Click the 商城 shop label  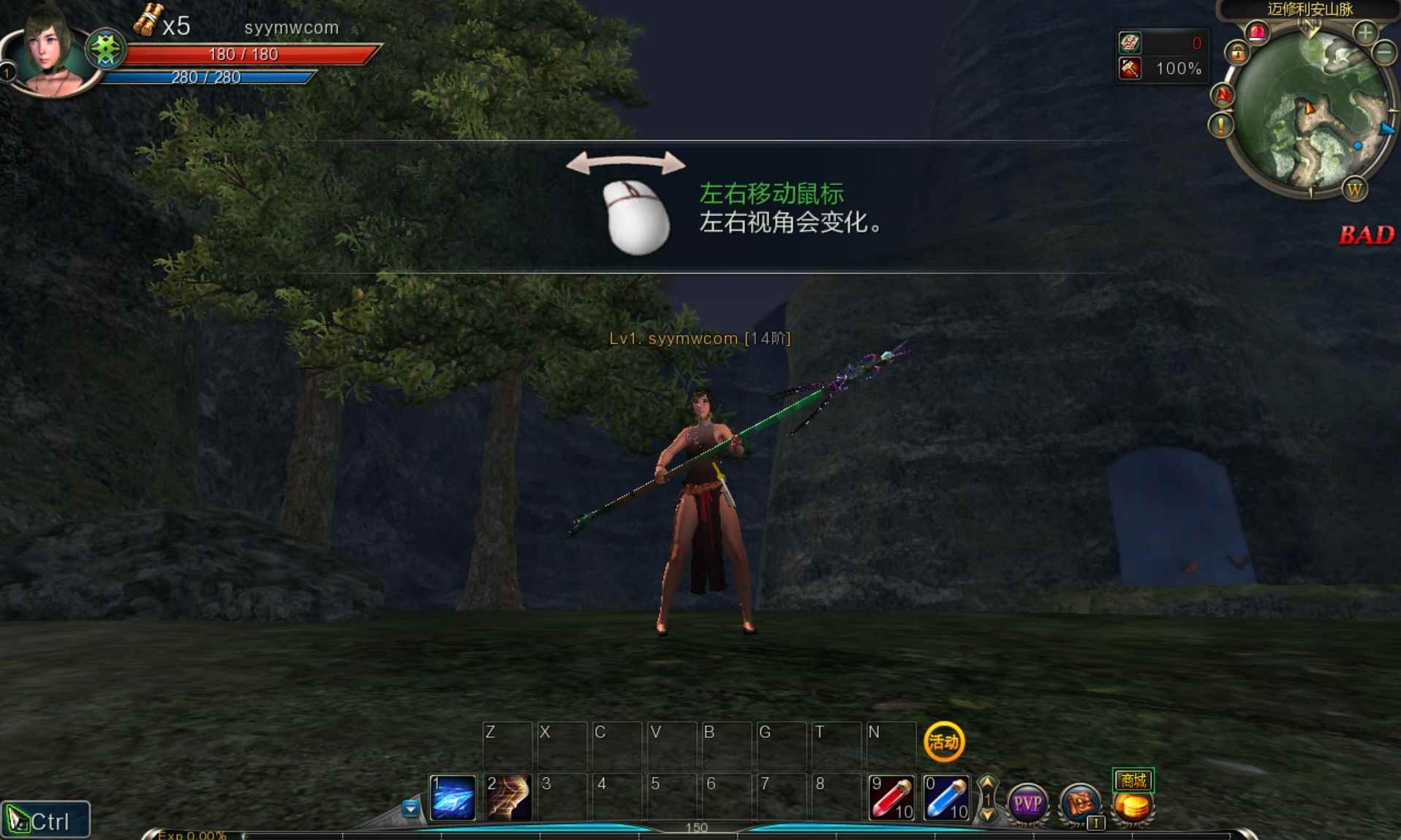click(x=1133, y=781)
